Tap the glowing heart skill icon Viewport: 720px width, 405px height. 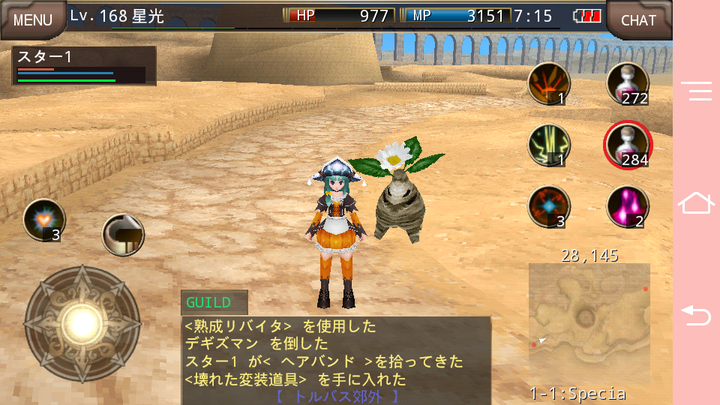coord(43,220)
